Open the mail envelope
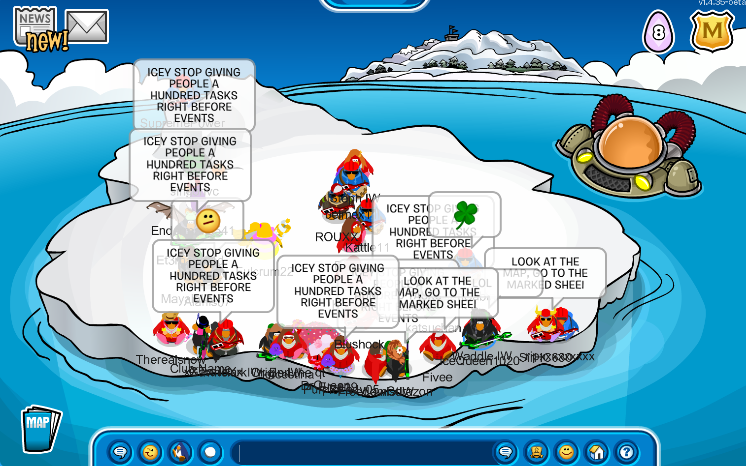Viewport: 746px width, 466px height. click(x=87, y=26)
